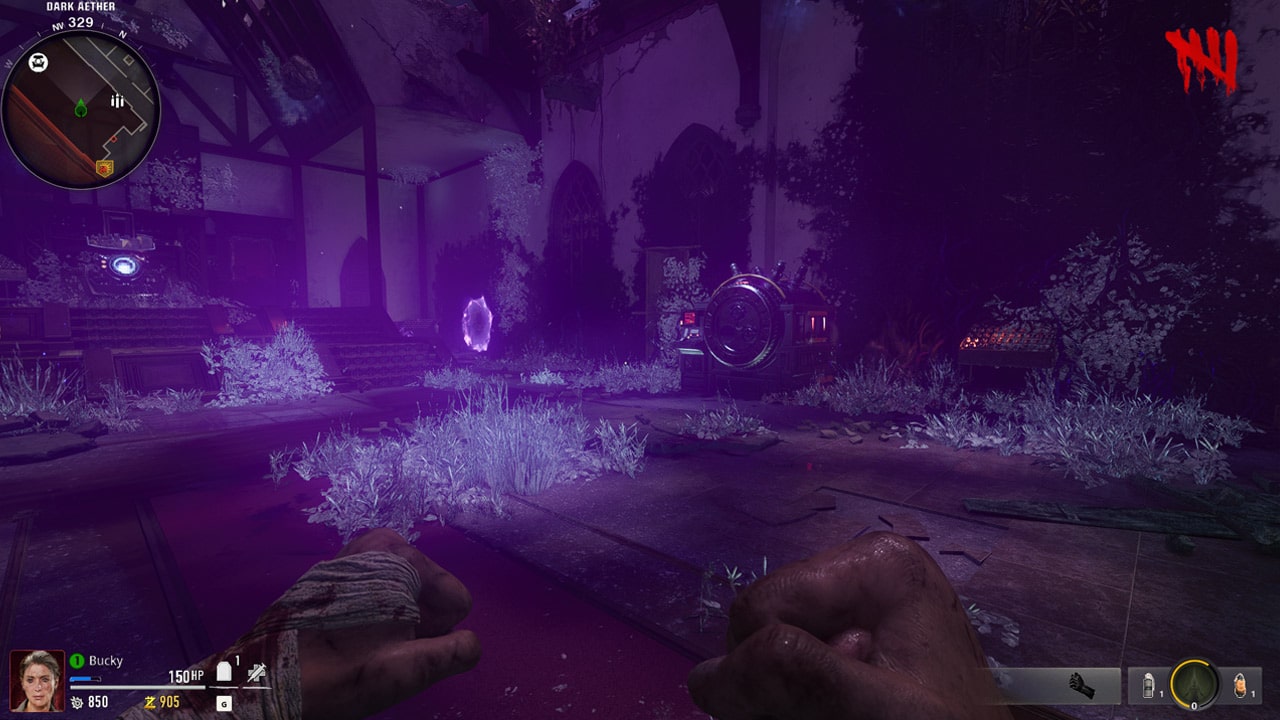Click the skull mask marker on minimap
The height and width of the screenshot is (720, 1280).
click(x=38, y=64)
